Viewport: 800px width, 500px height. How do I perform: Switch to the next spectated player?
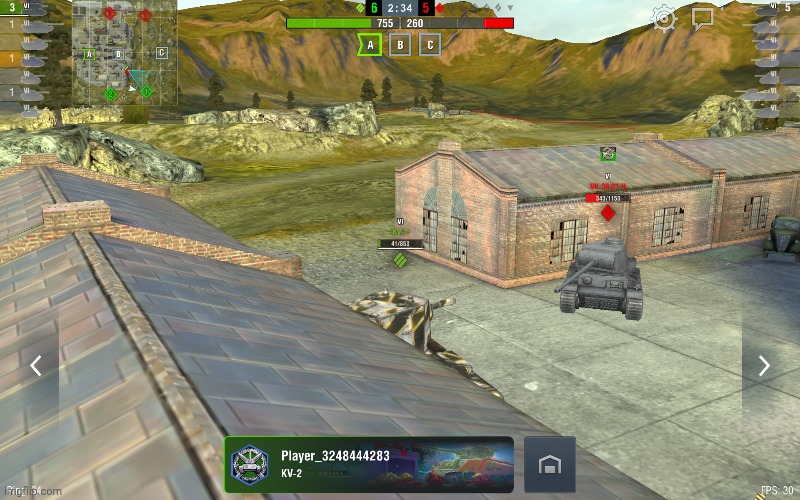(x=764, y=366)
